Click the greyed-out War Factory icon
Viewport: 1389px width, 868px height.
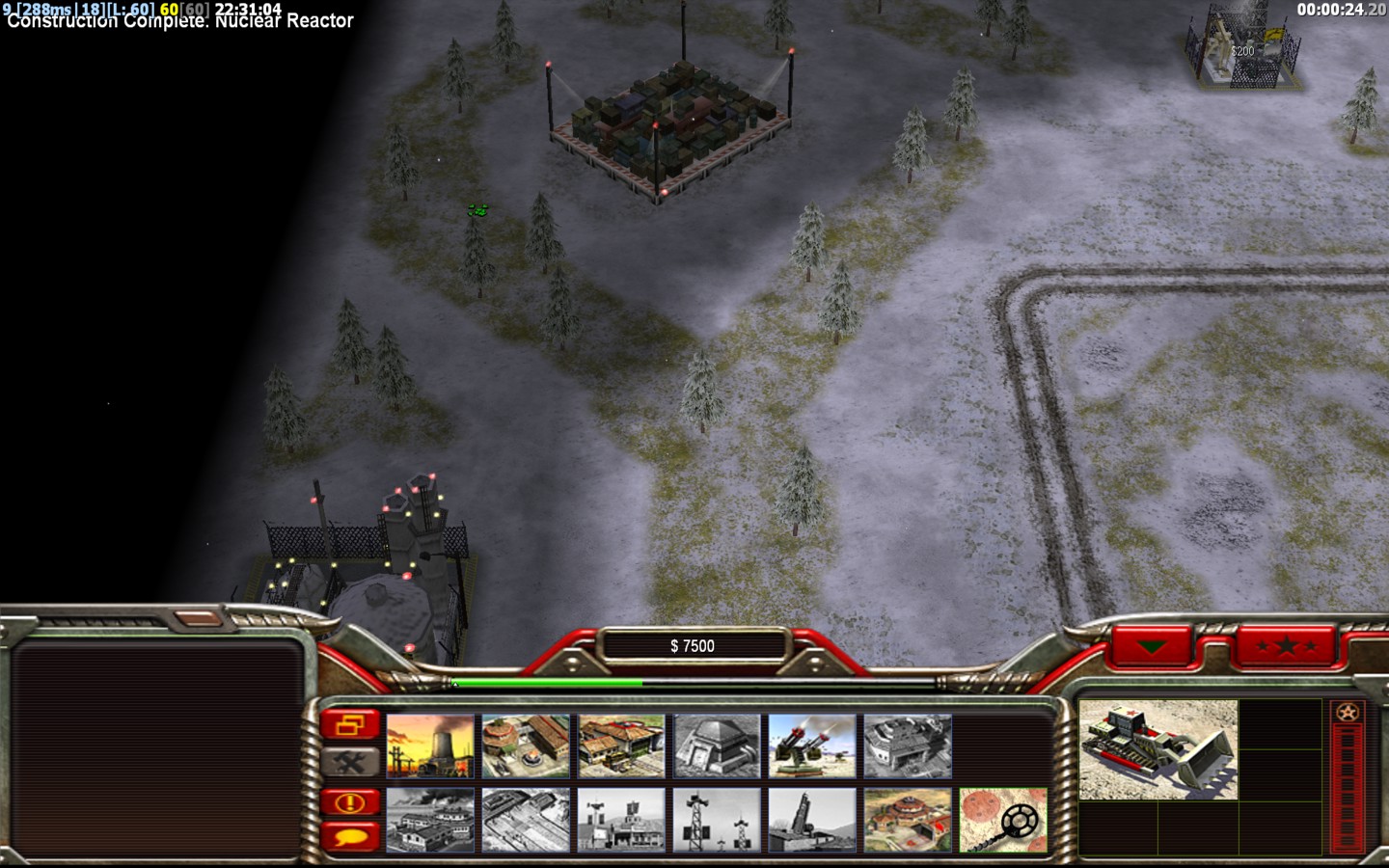point(908,746)
